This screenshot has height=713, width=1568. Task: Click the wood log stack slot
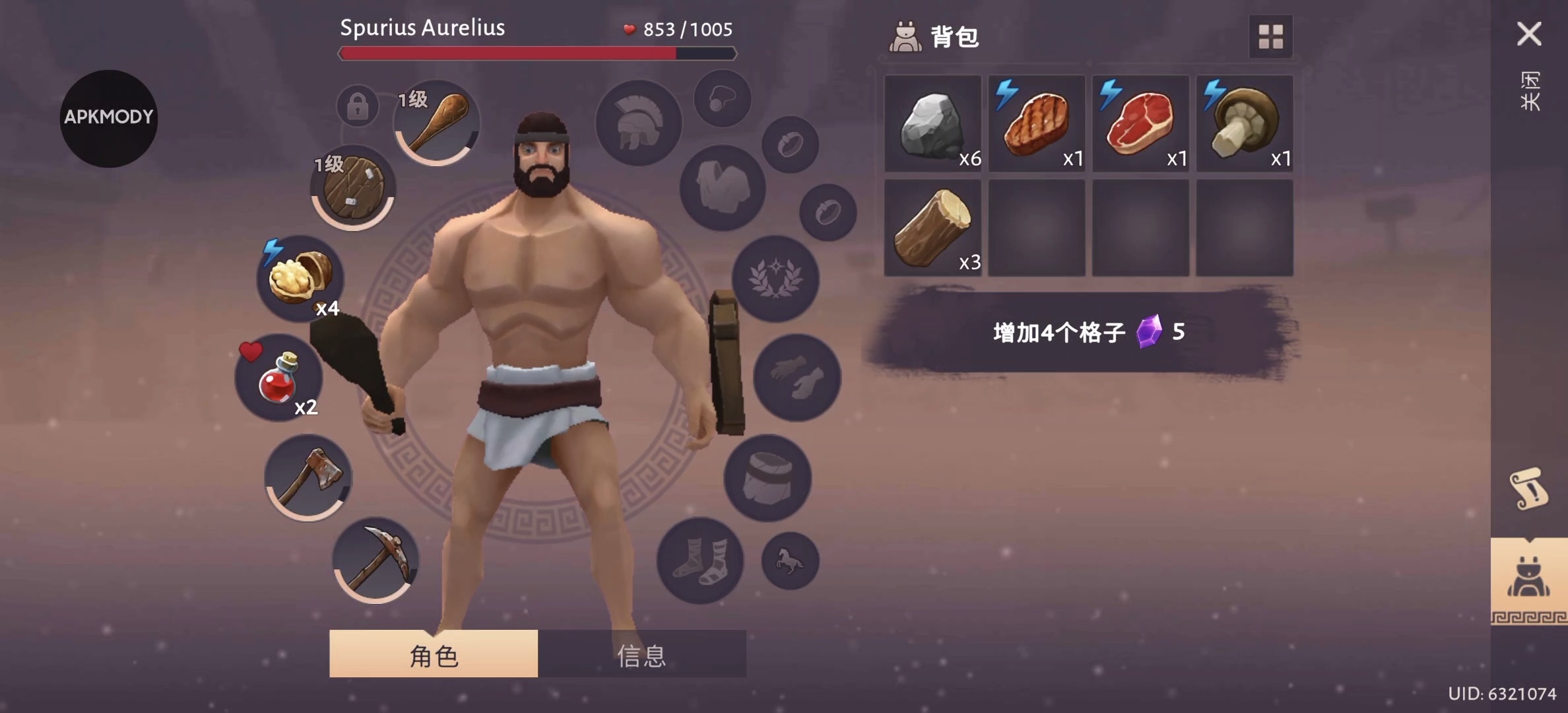[x=932, y=228]
